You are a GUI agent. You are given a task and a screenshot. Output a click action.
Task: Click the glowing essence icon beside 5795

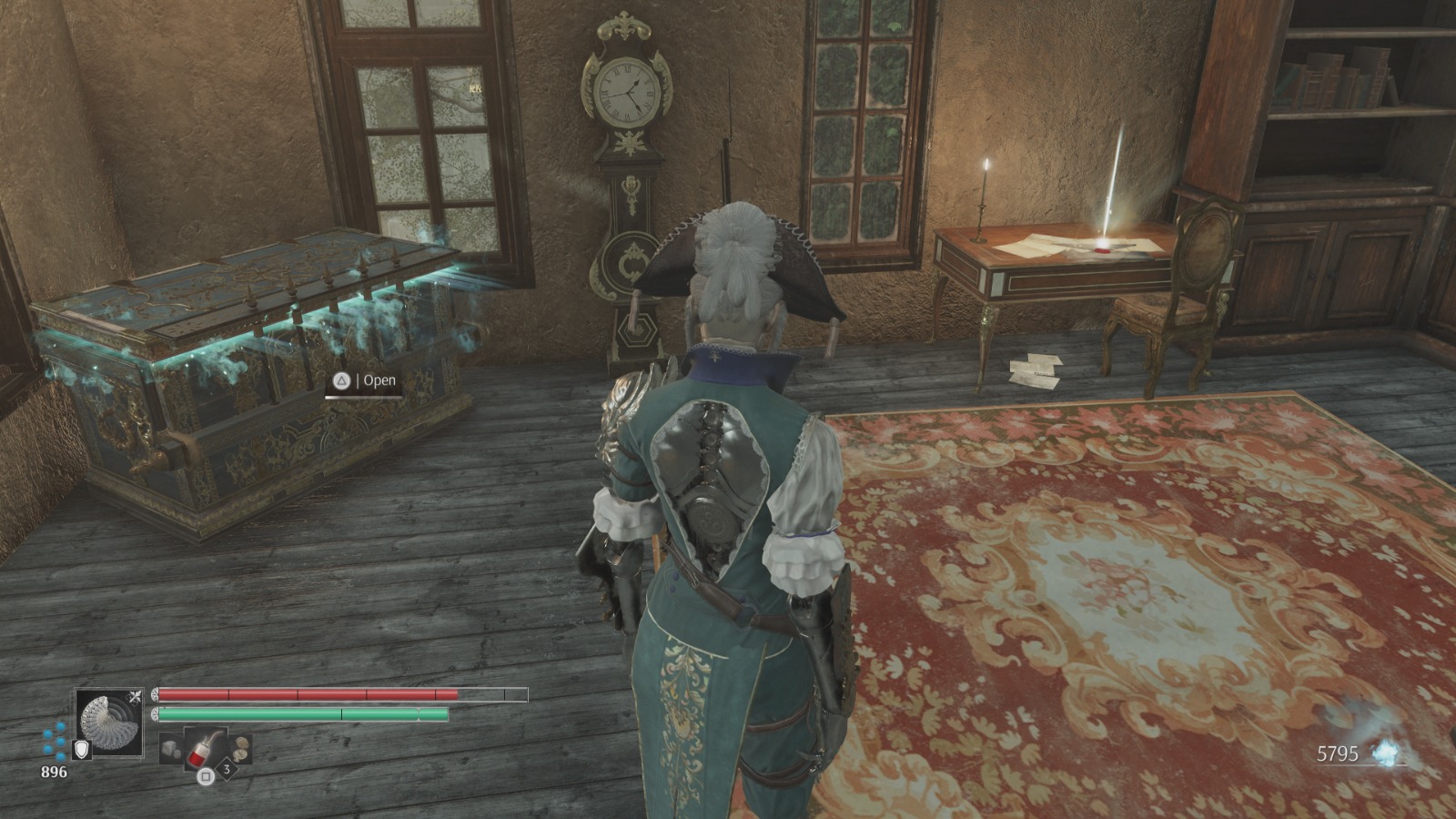pos(1385,753)
